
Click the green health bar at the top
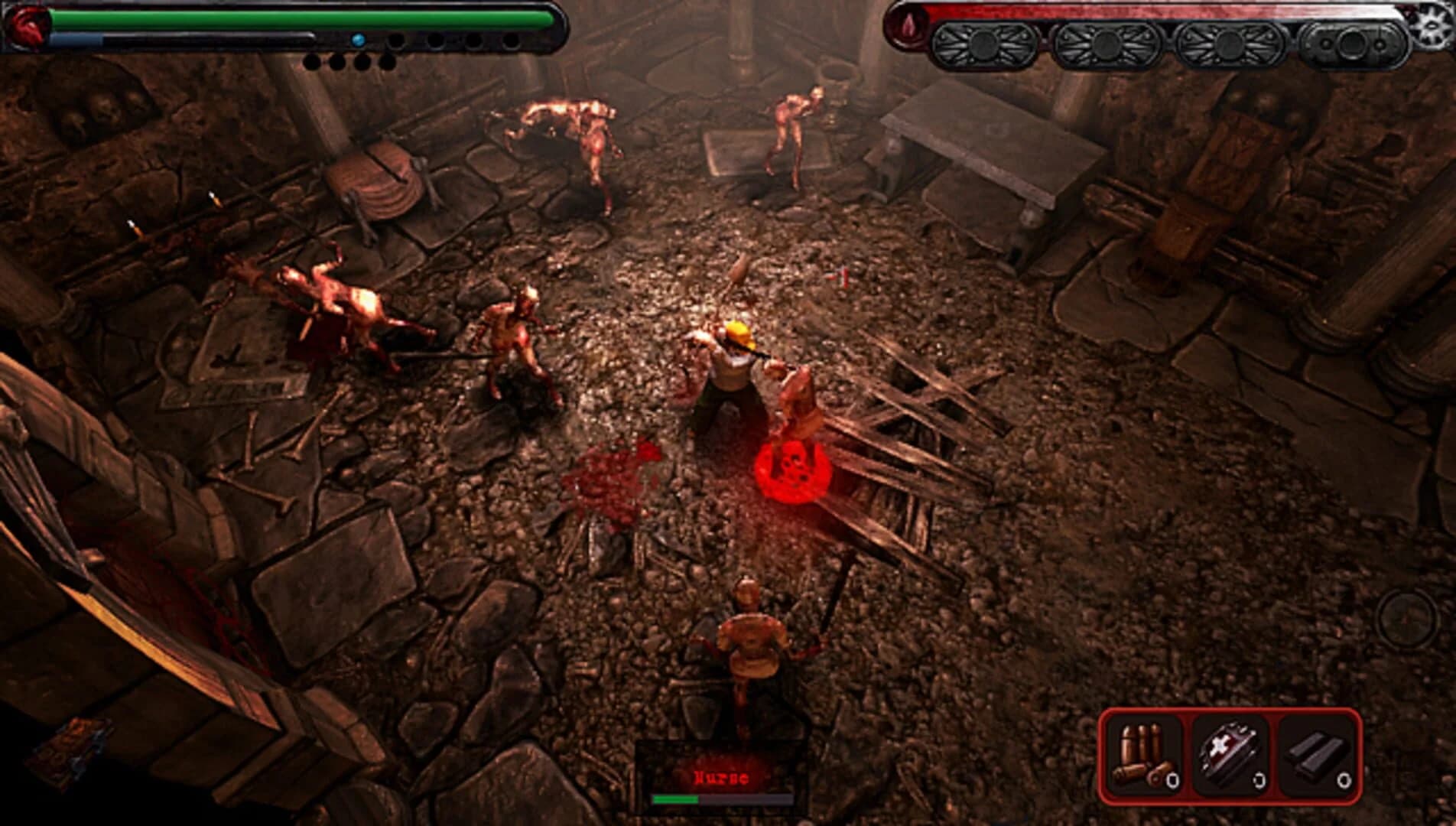pos(306,17)
